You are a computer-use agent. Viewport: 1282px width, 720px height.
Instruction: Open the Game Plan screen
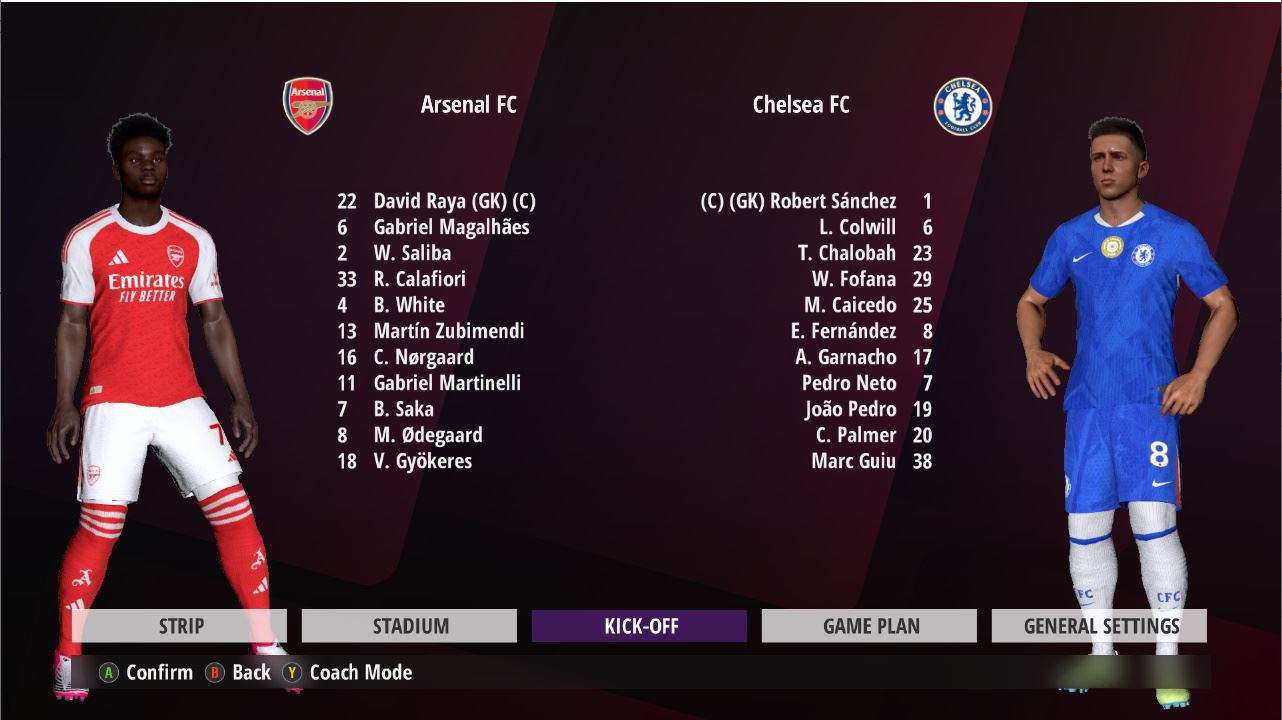(869, 626)
